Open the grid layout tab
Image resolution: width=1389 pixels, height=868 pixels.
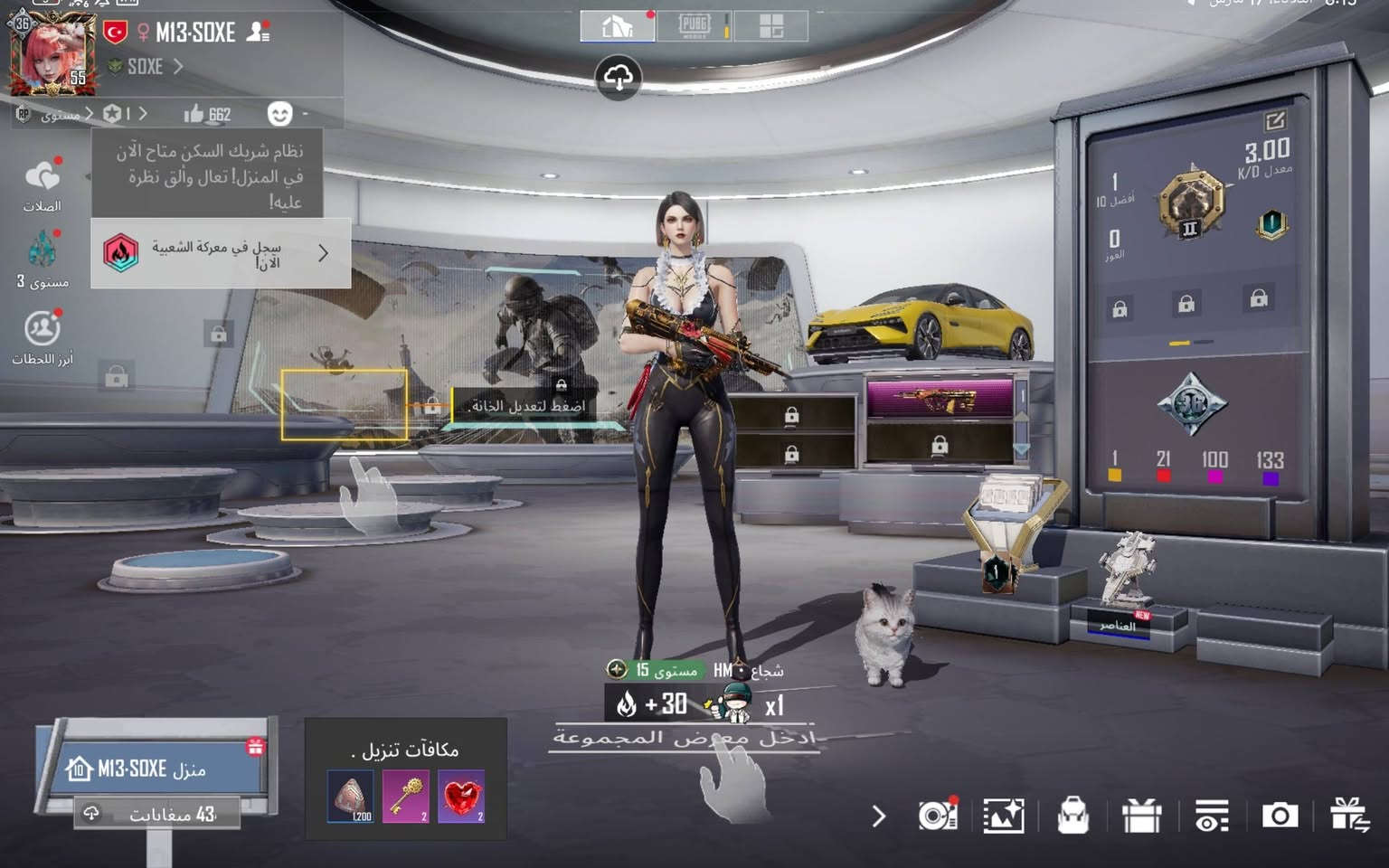tap(770, 26)
